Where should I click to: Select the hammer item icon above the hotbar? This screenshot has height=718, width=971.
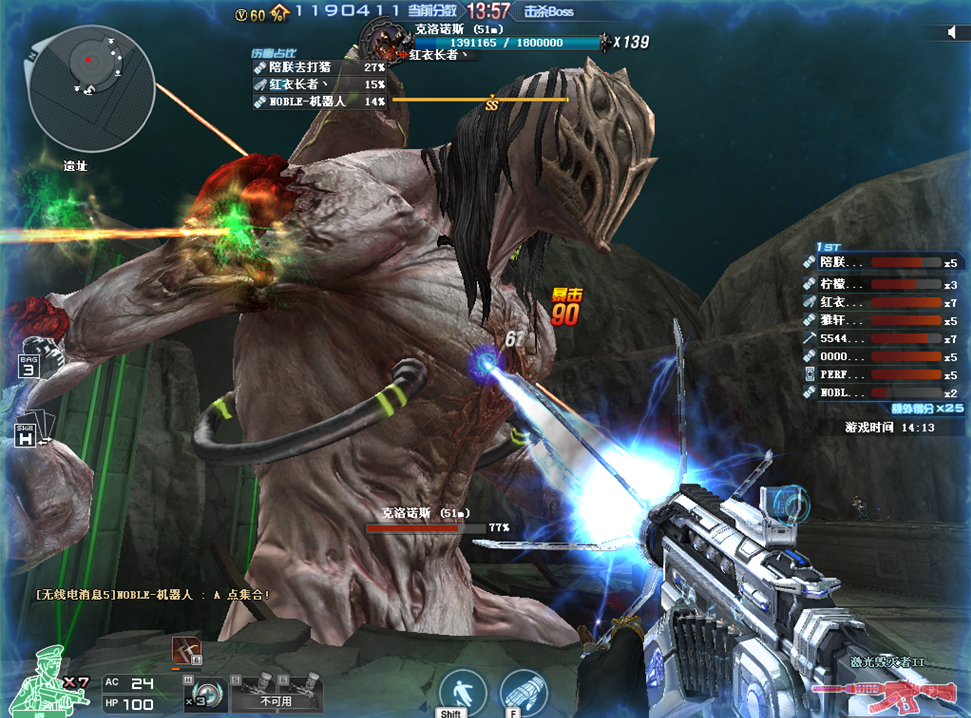click(185, 650)
